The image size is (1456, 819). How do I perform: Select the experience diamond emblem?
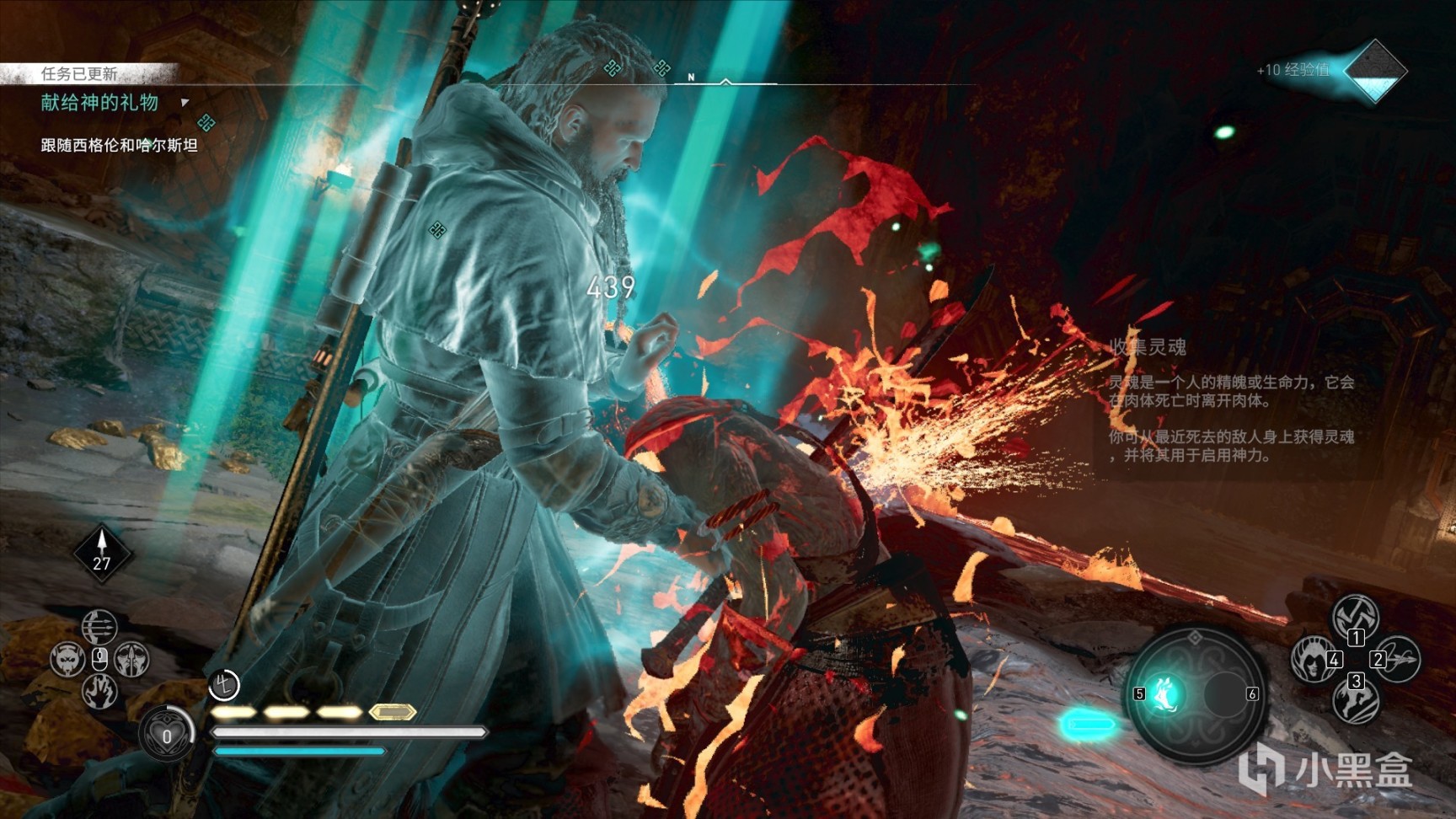tap(1373, 71)
